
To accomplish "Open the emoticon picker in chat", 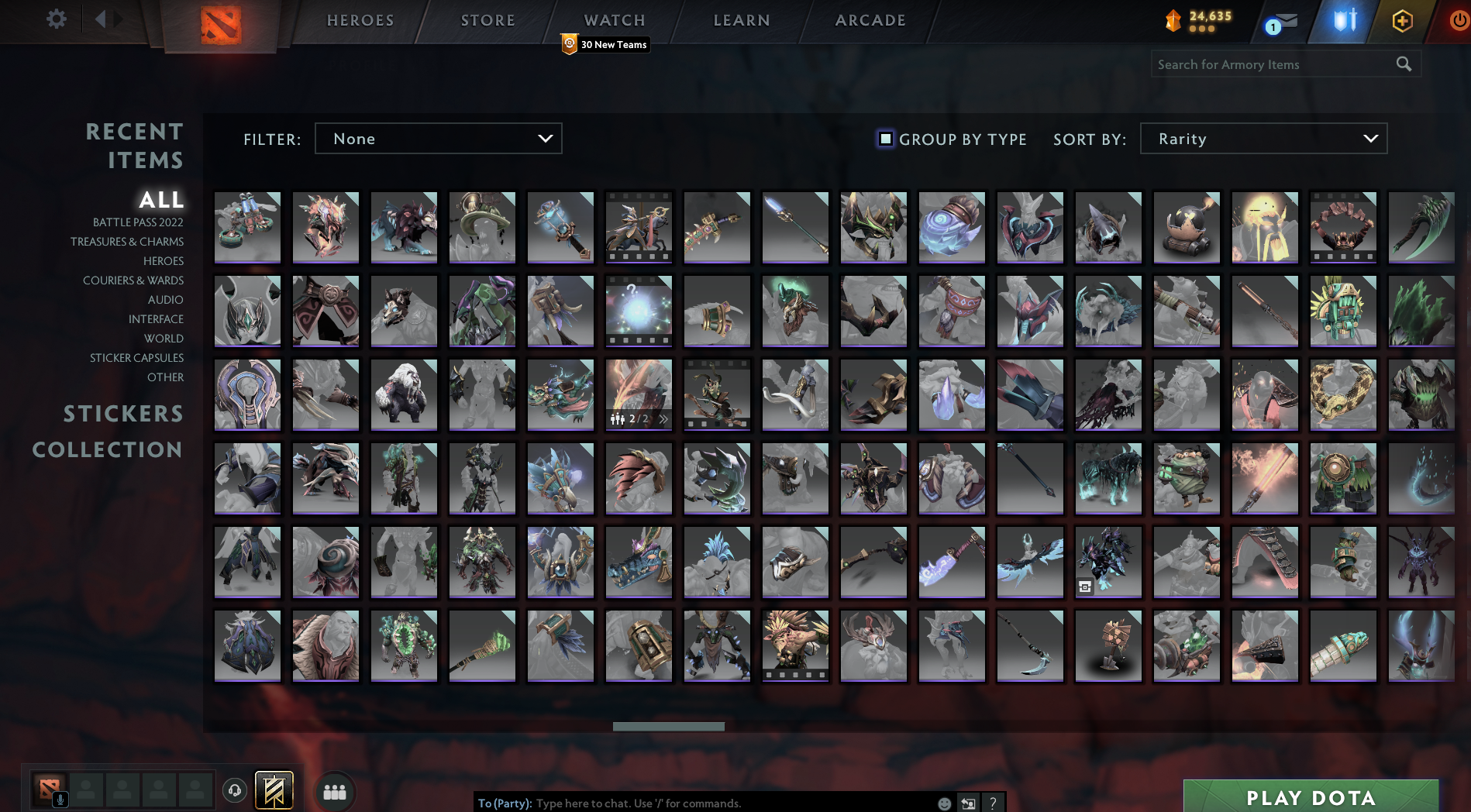I will (944, 803).
